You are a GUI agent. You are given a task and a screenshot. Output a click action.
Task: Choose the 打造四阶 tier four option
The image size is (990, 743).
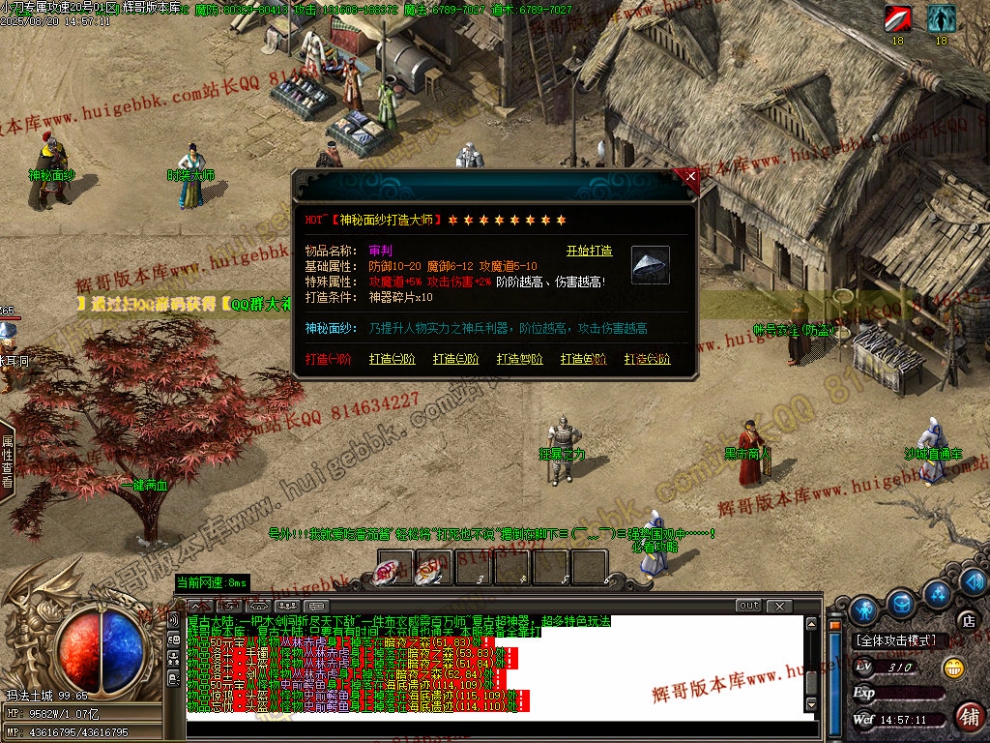point(519,359)
